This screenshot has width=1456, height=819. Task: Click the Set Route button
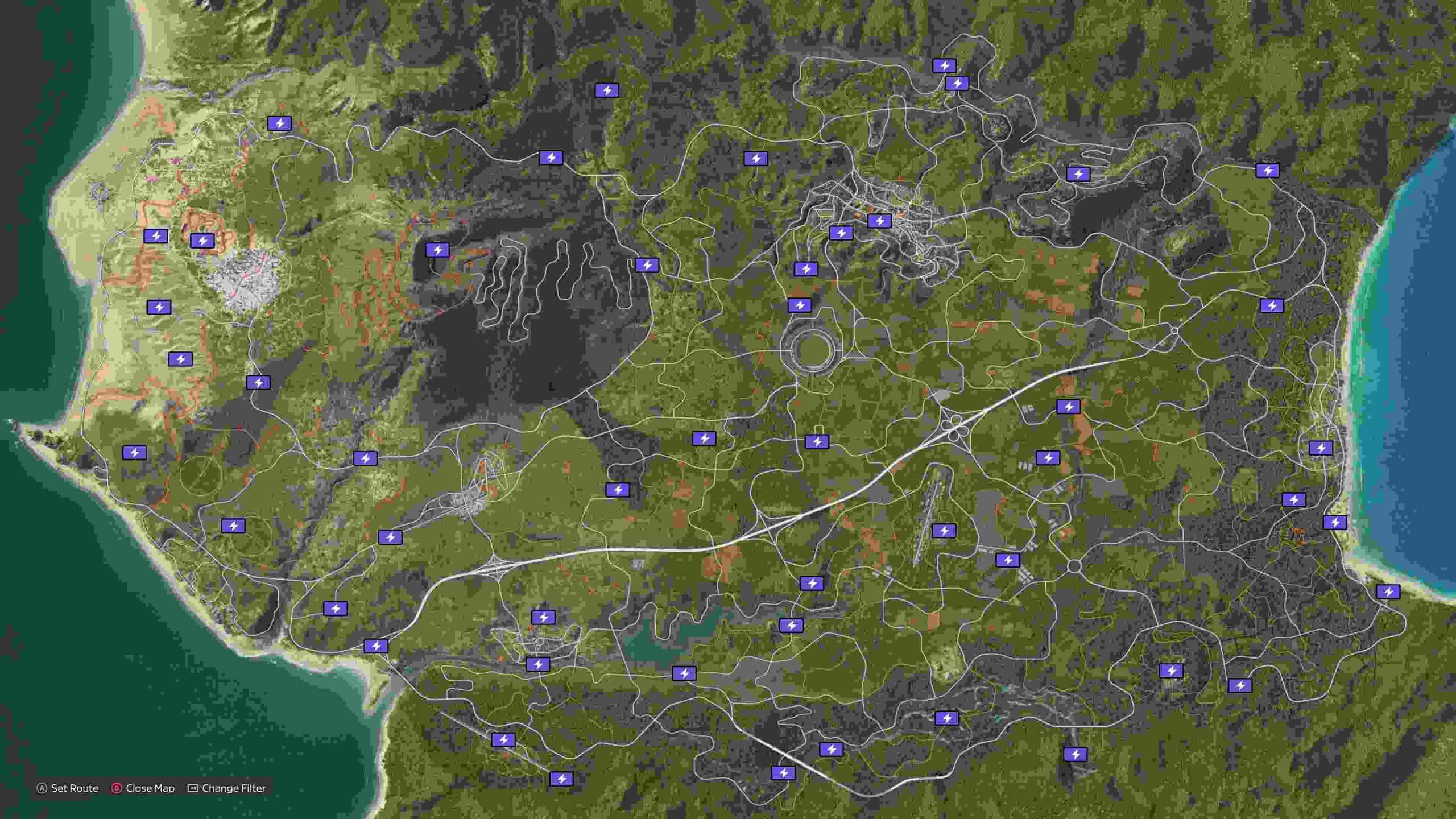(74, 788)
